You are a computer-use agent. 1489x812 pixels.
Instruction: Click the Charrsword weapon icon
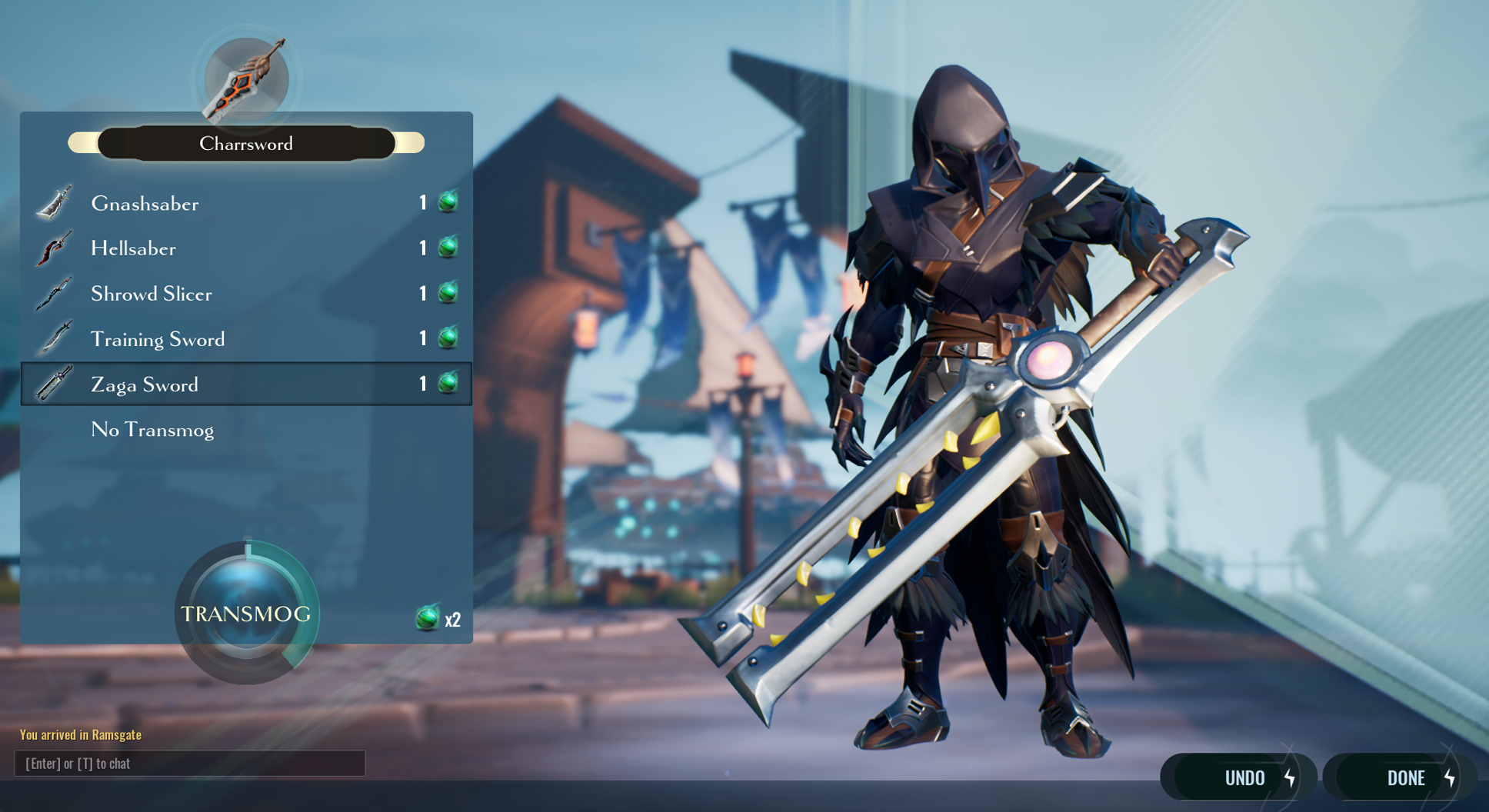[x=246, y=79]
